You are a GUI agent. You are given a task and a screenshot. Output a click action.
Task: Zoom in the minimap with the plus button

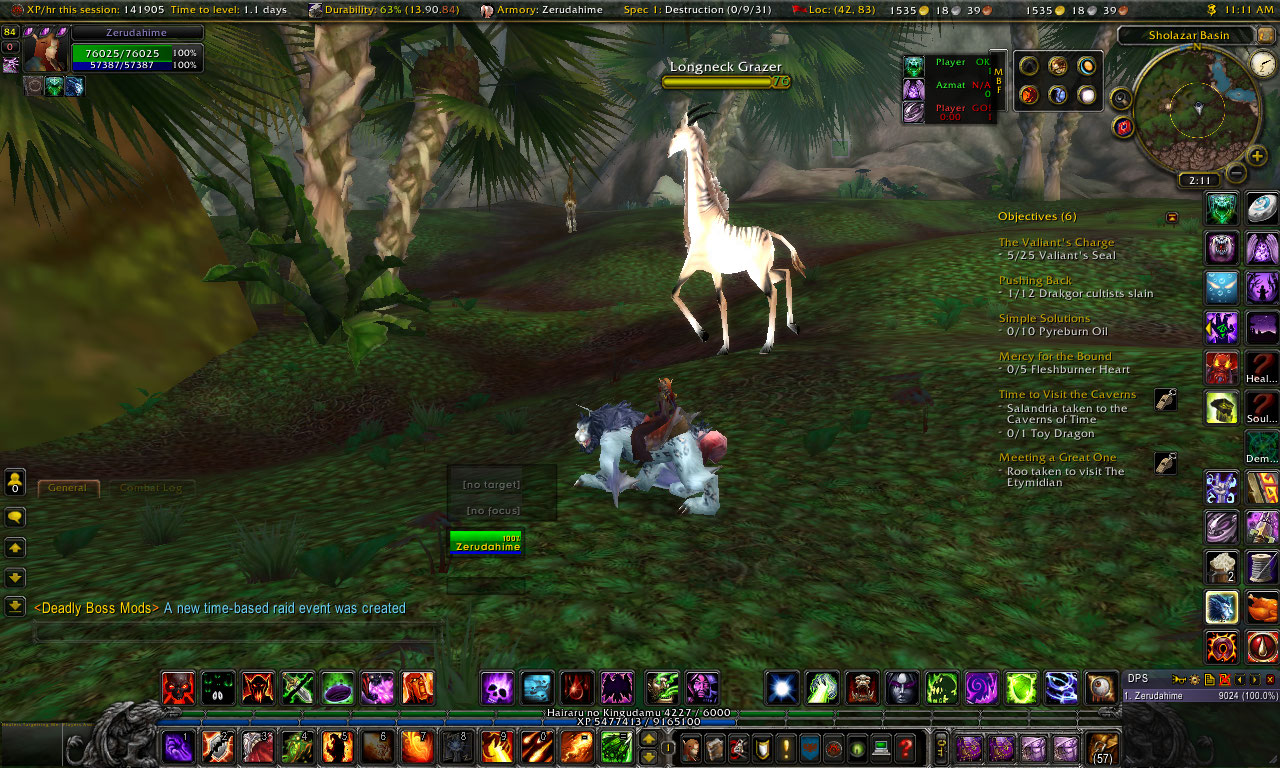click(x=1257, y=156)
